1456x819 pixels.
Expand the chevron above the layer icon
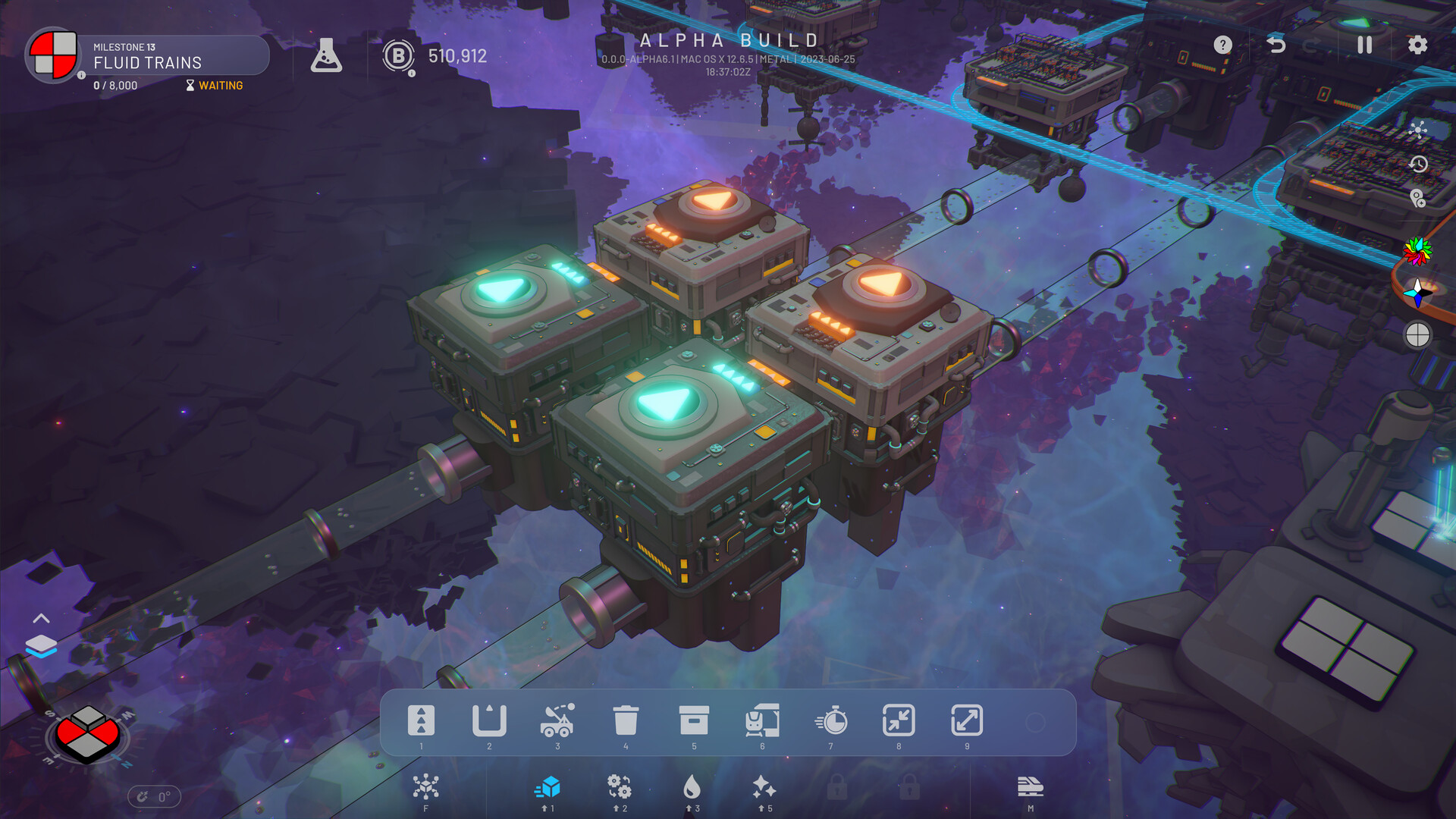coord(42,619)
